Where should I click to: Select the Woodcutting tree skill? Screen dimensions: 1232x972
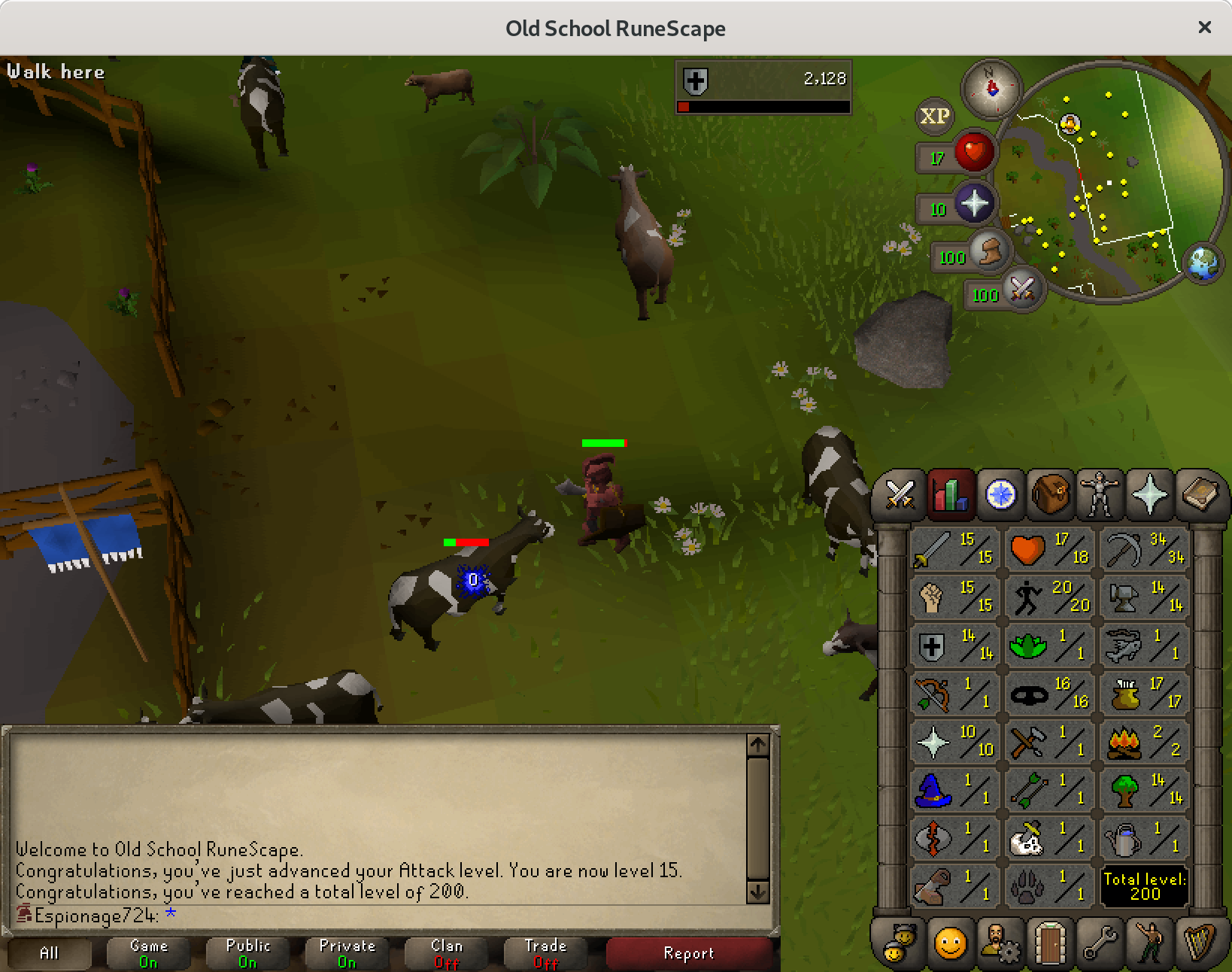[1144, 789]
